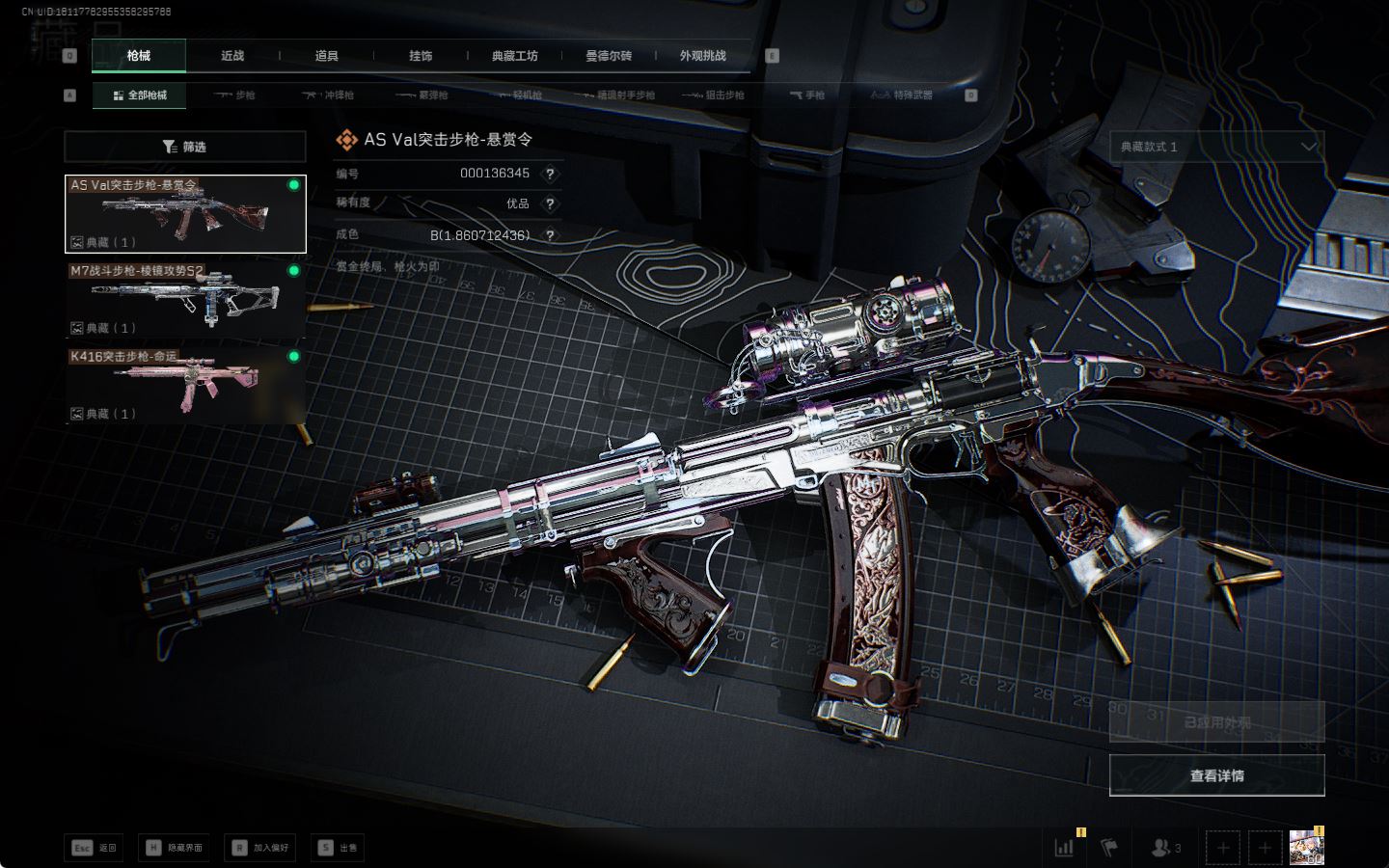Screen dimensions: 1389x868
Task: Click the 出售 sell button
Action: pos(339,848)
